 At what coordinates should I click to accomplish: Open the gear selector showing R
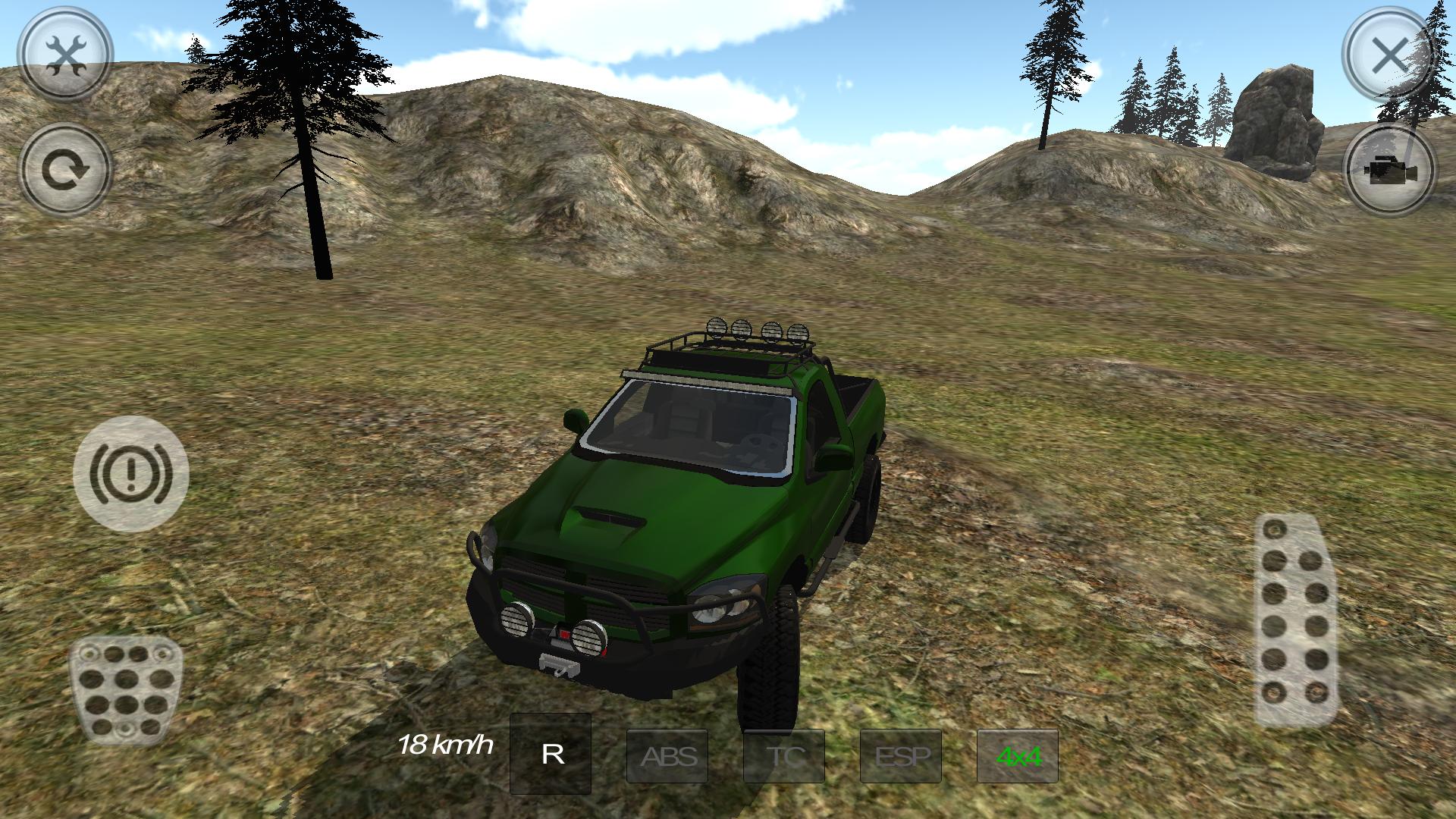[551, 756]
